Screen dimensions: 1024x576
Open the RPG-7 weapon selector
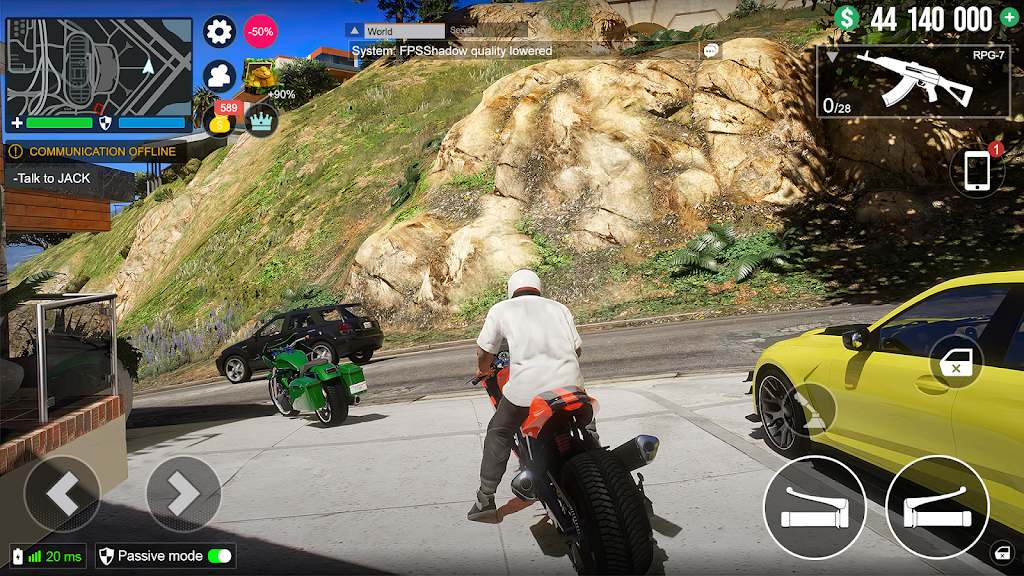[913, 81]
